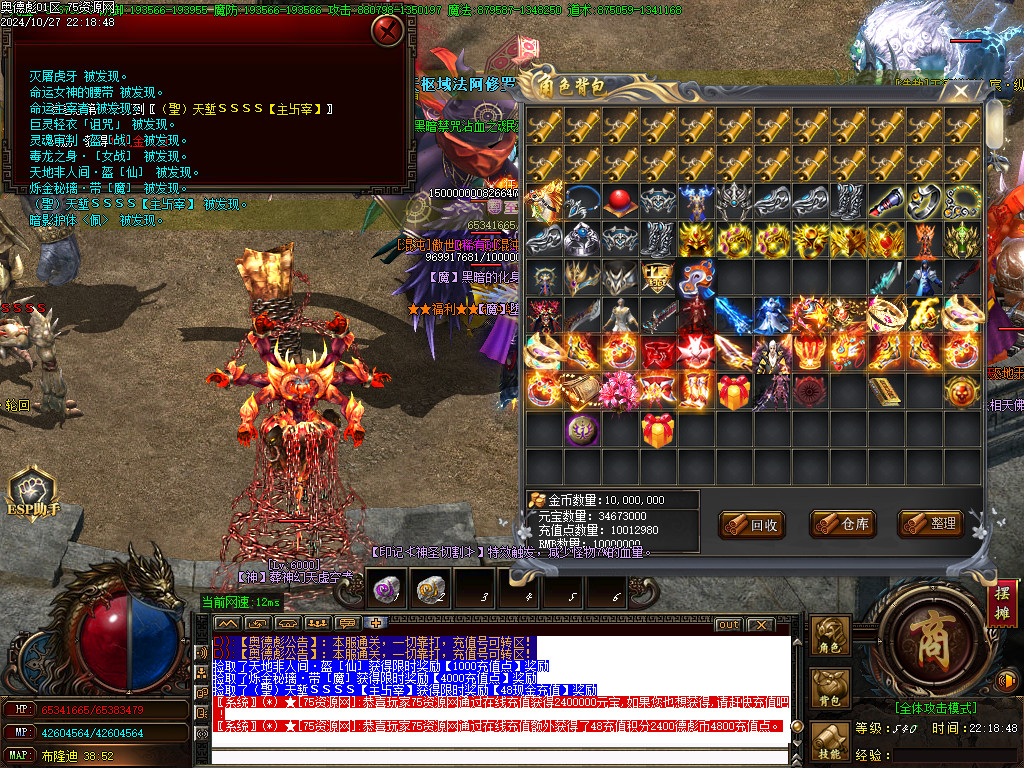Open the 仓库 (warehouse) from the backpack

pyautogui.click(x=842, y=524)
